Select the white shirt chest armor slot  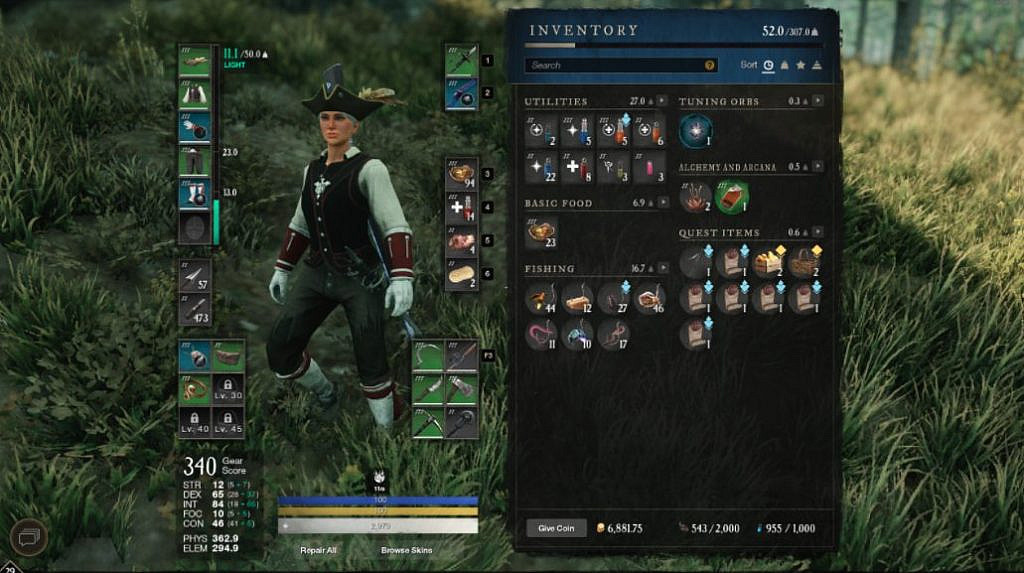pos(194,94)
